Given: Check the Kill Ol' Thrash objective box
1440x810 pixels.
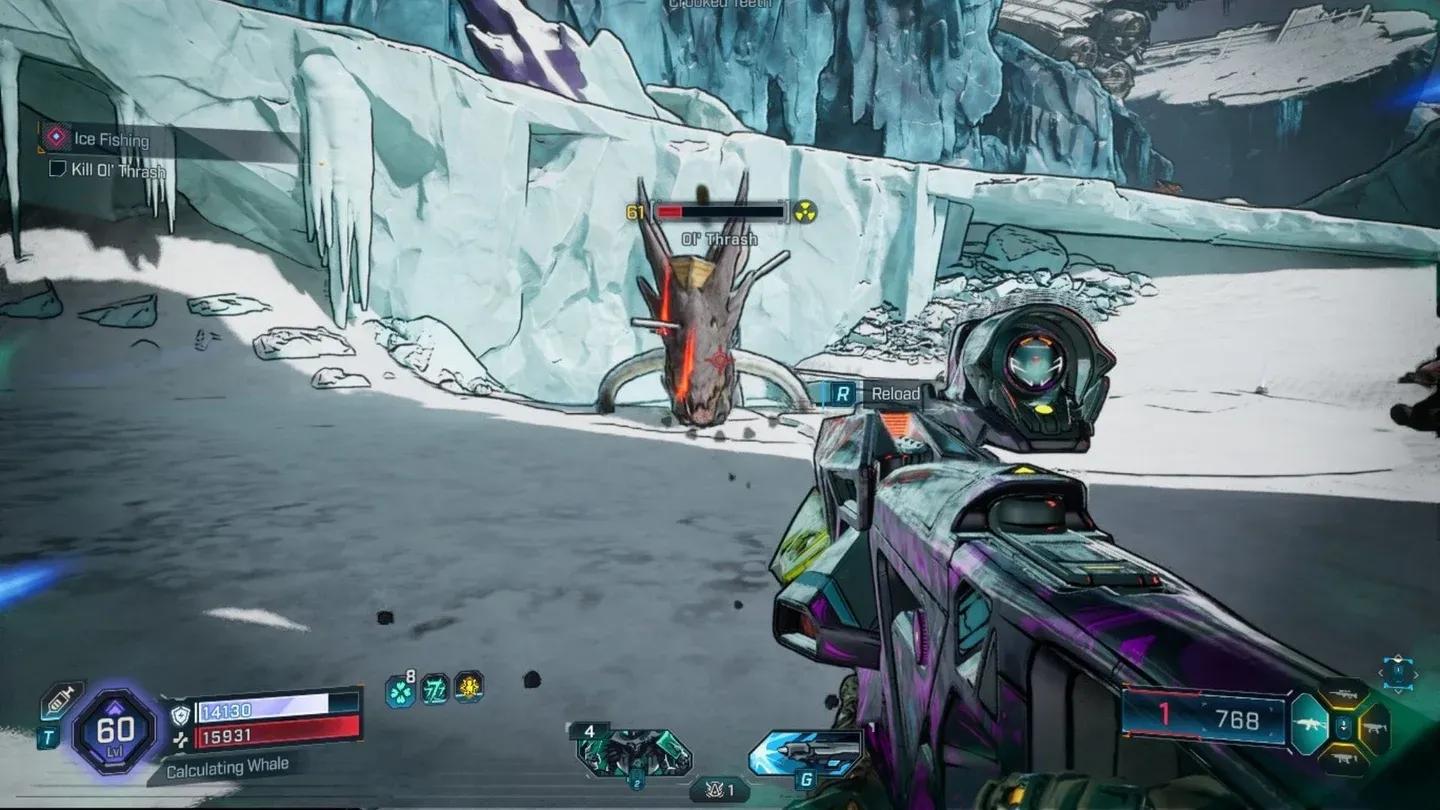Looking at the screenshot, I should click(56, 170).
